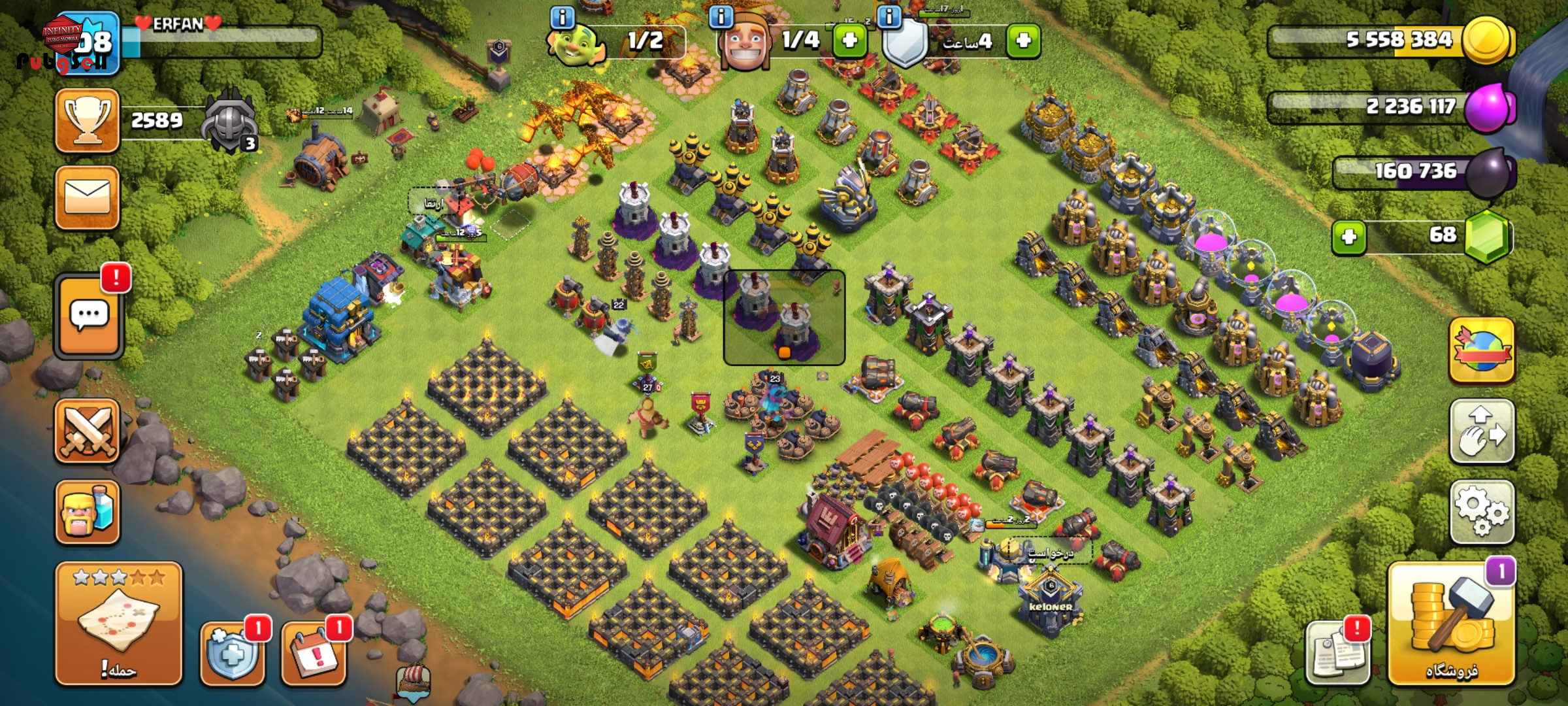Open the blue shield button with plus
The width and height of the screenshot is (1568, 706).
tap(233, 652)
